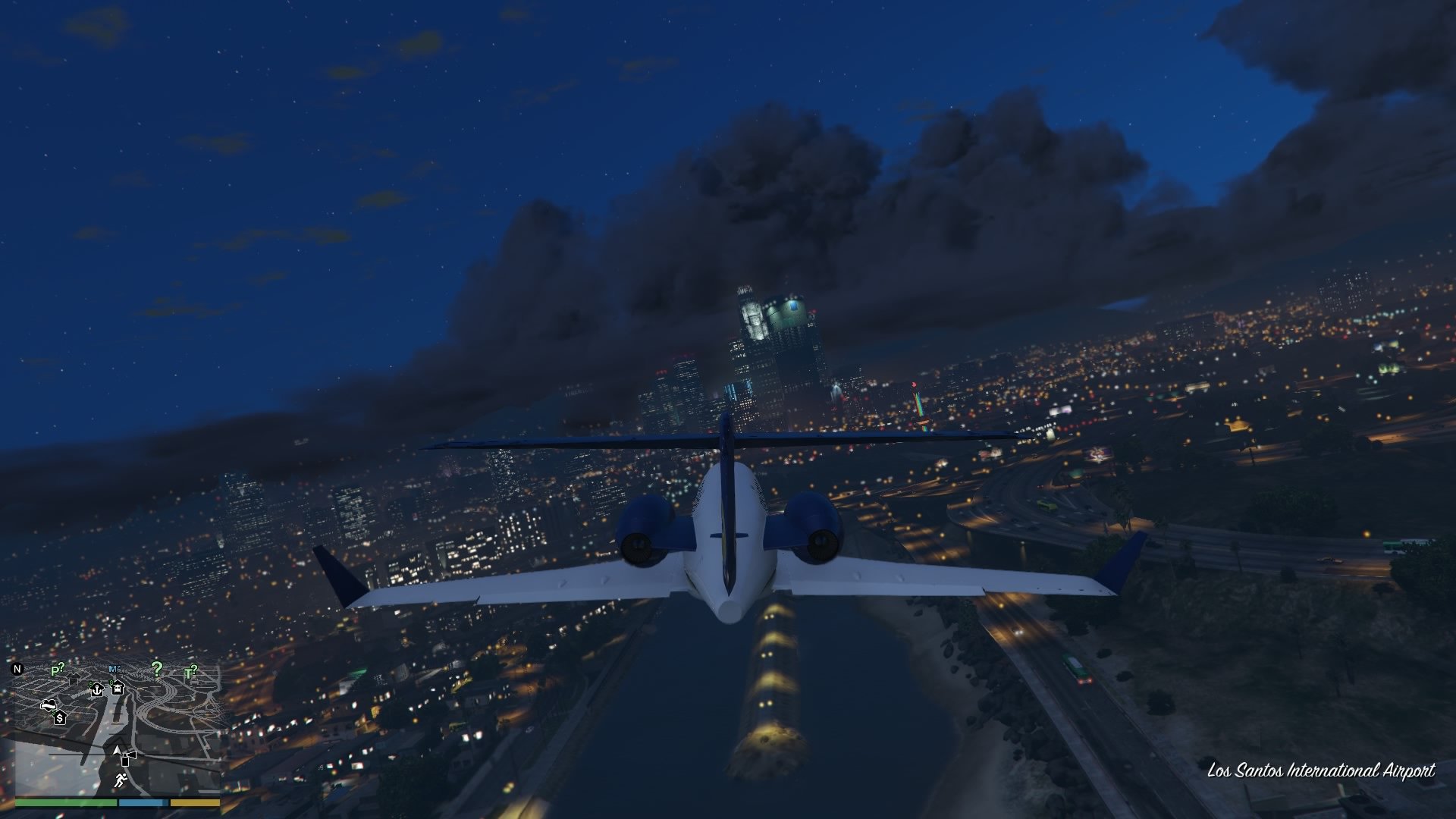Image resolution: width=1456 pixels, height=819 pixels.
Task: Click the spray-can mod shop blip
Action: [127, 758]
